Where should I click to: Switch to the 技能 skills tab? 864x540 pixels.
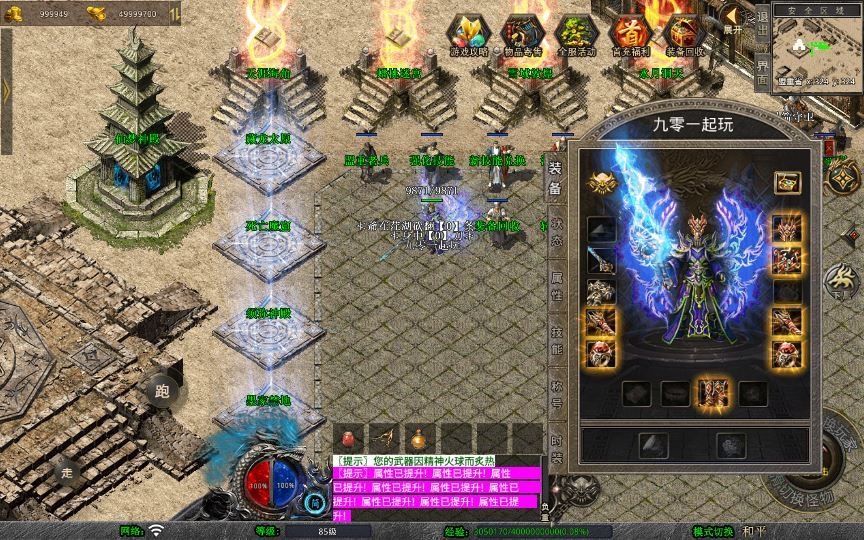point(556,342)
